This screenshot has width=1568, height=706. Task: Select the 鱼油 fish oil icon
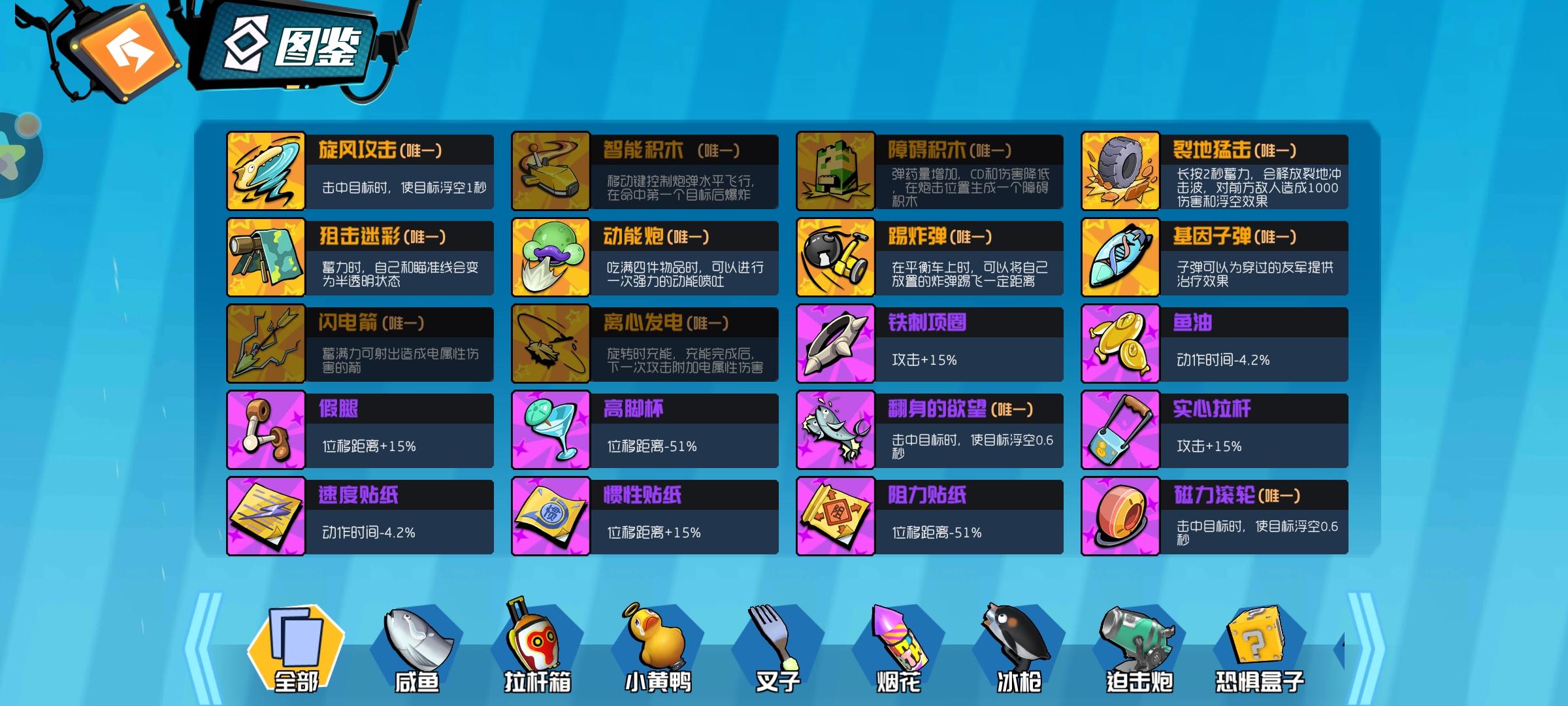[1120, 343]
